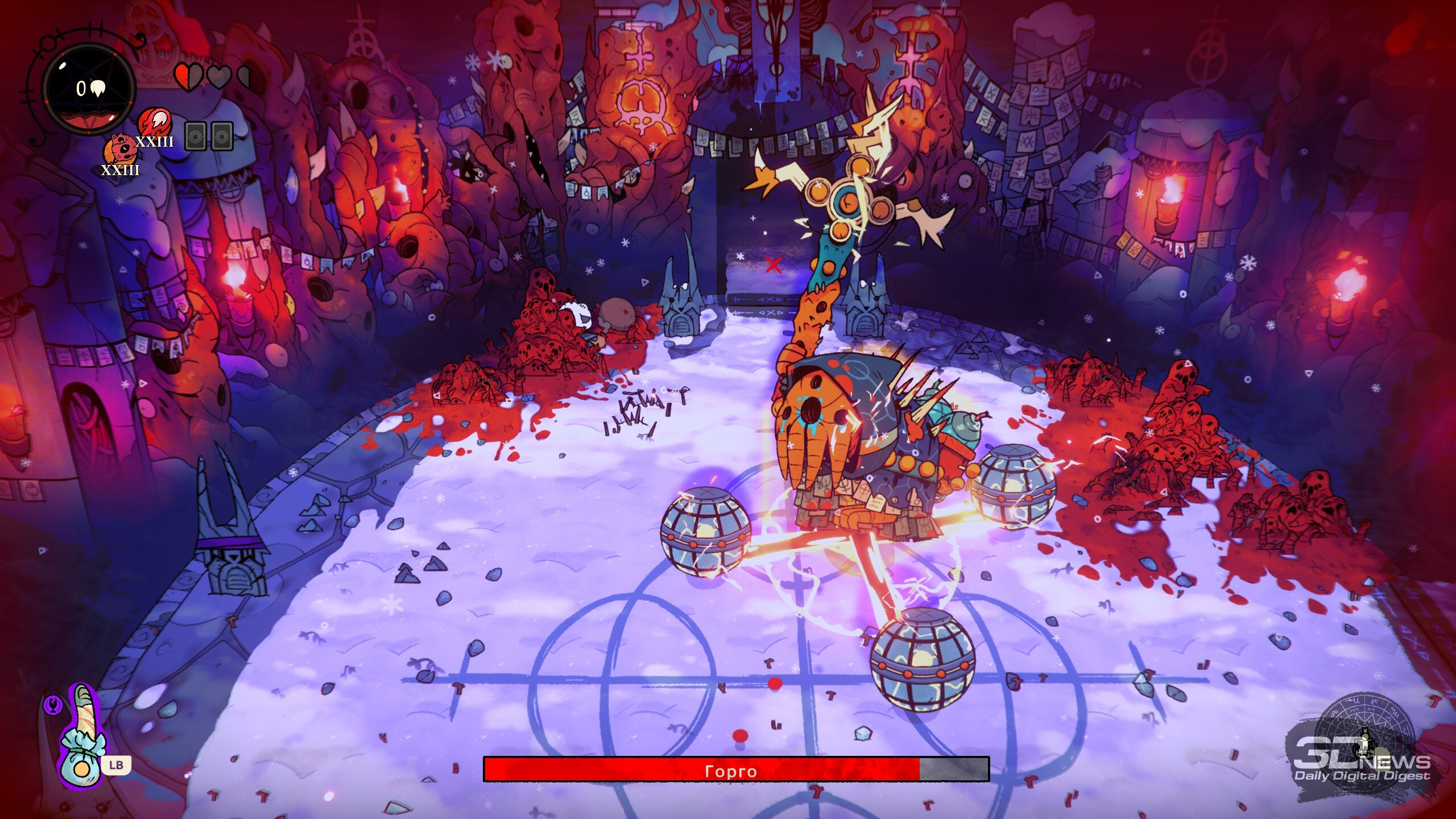Click the orange pig creature icon
The width and height of the screenshot is (1456, 819).
[119, 150]
